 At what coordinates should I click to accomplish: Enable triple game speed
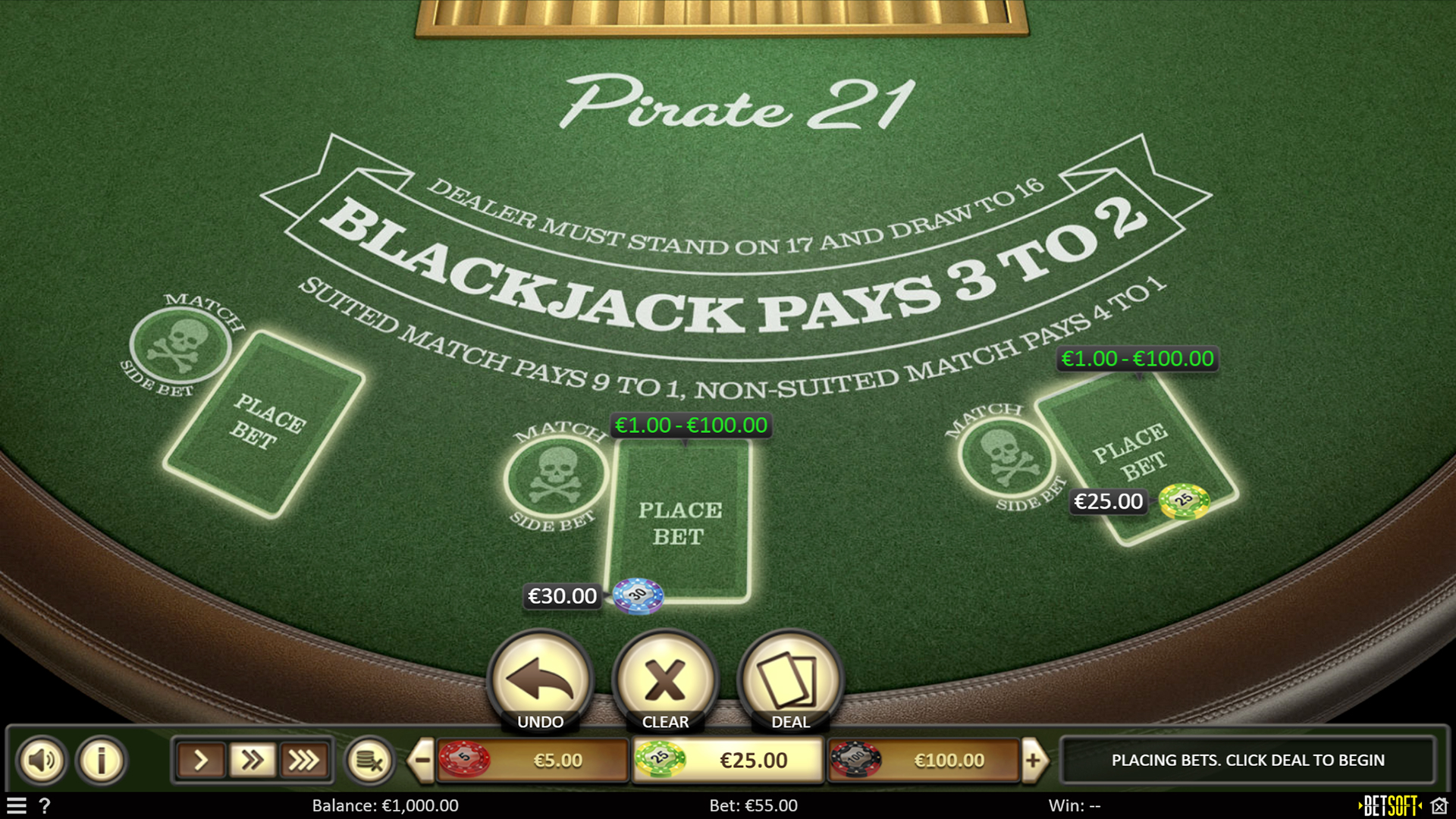(x=305, y=760)
